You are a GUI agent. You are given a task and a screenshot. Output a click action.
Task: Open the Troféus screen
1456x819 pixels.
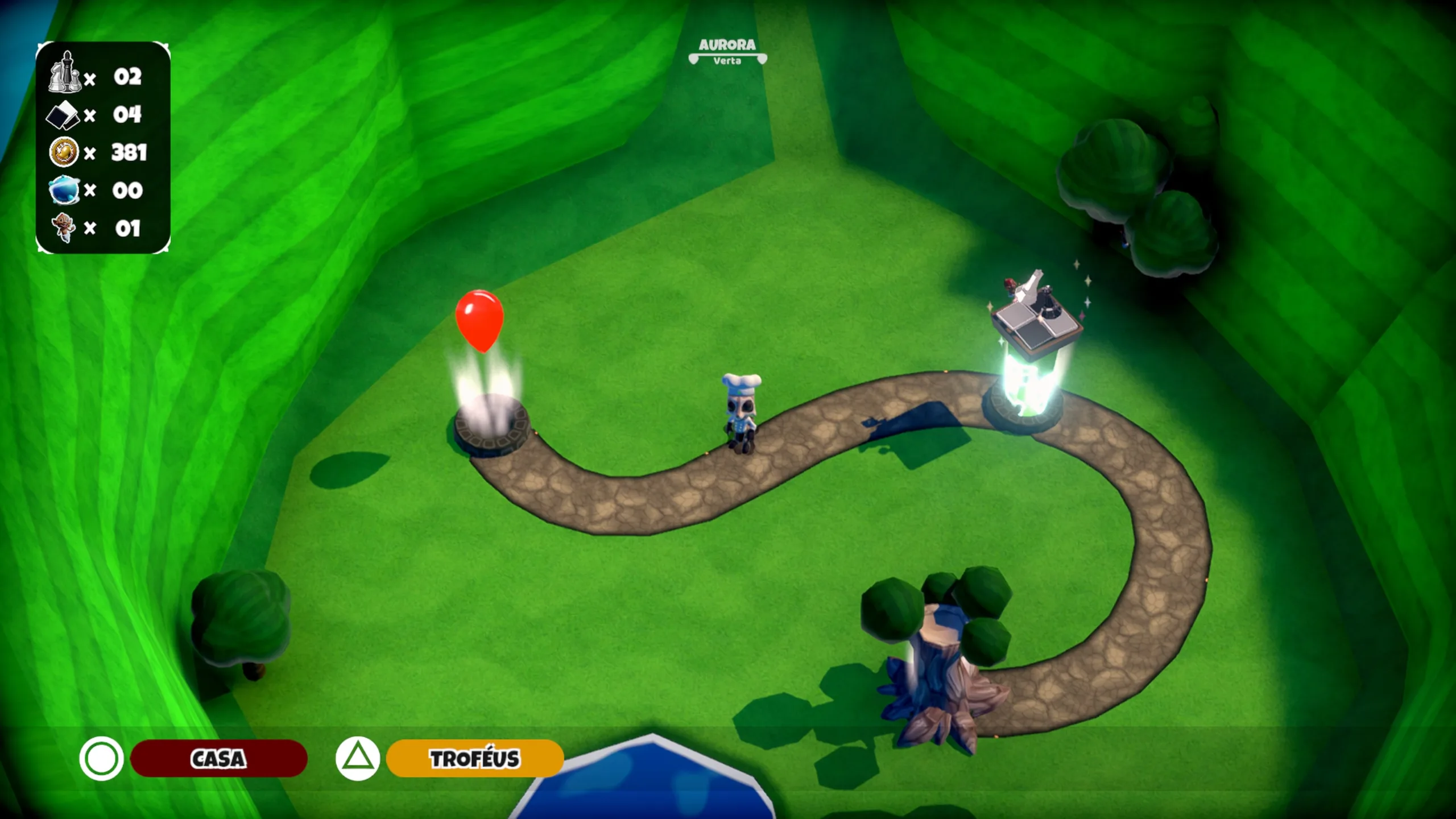474,758
